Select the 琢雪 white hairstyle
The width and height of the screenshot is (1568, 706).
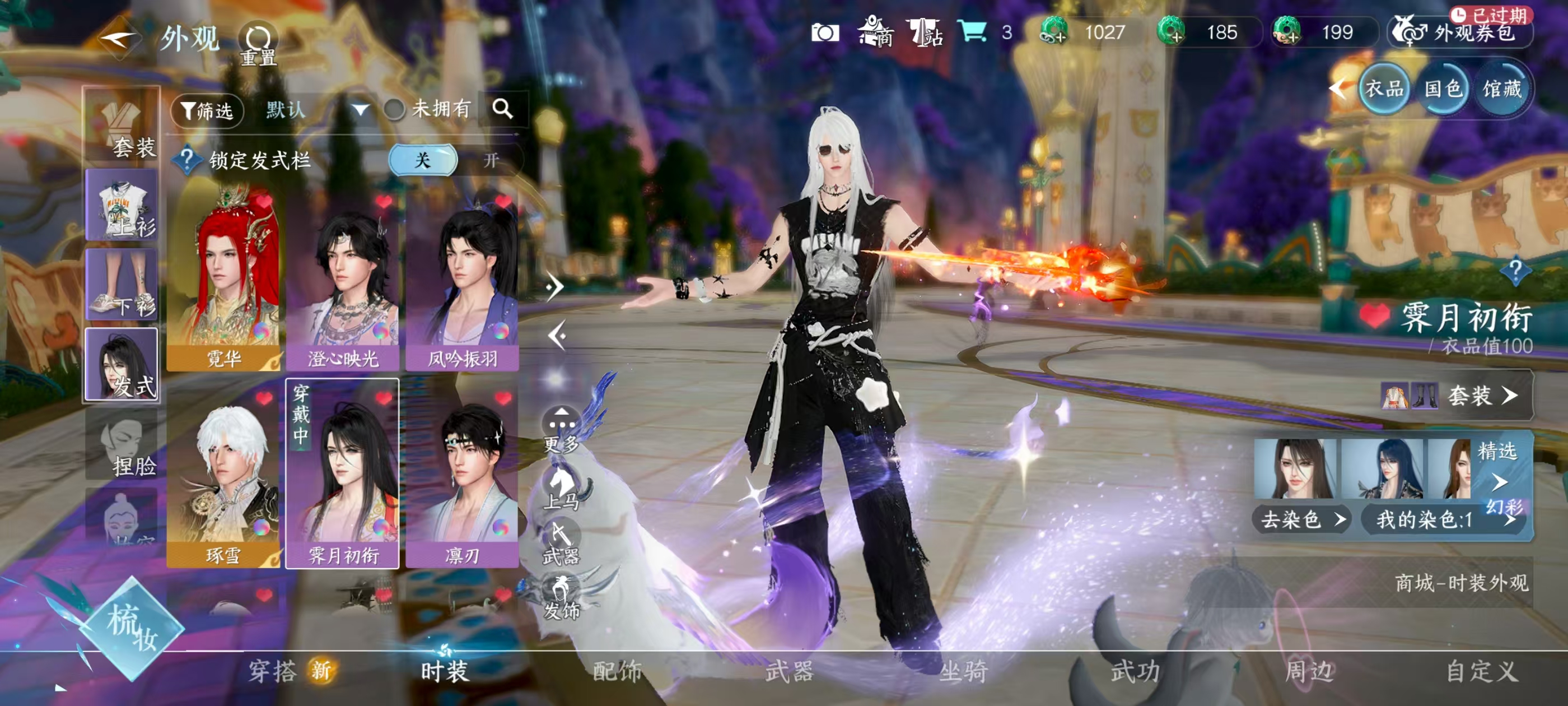223,475
